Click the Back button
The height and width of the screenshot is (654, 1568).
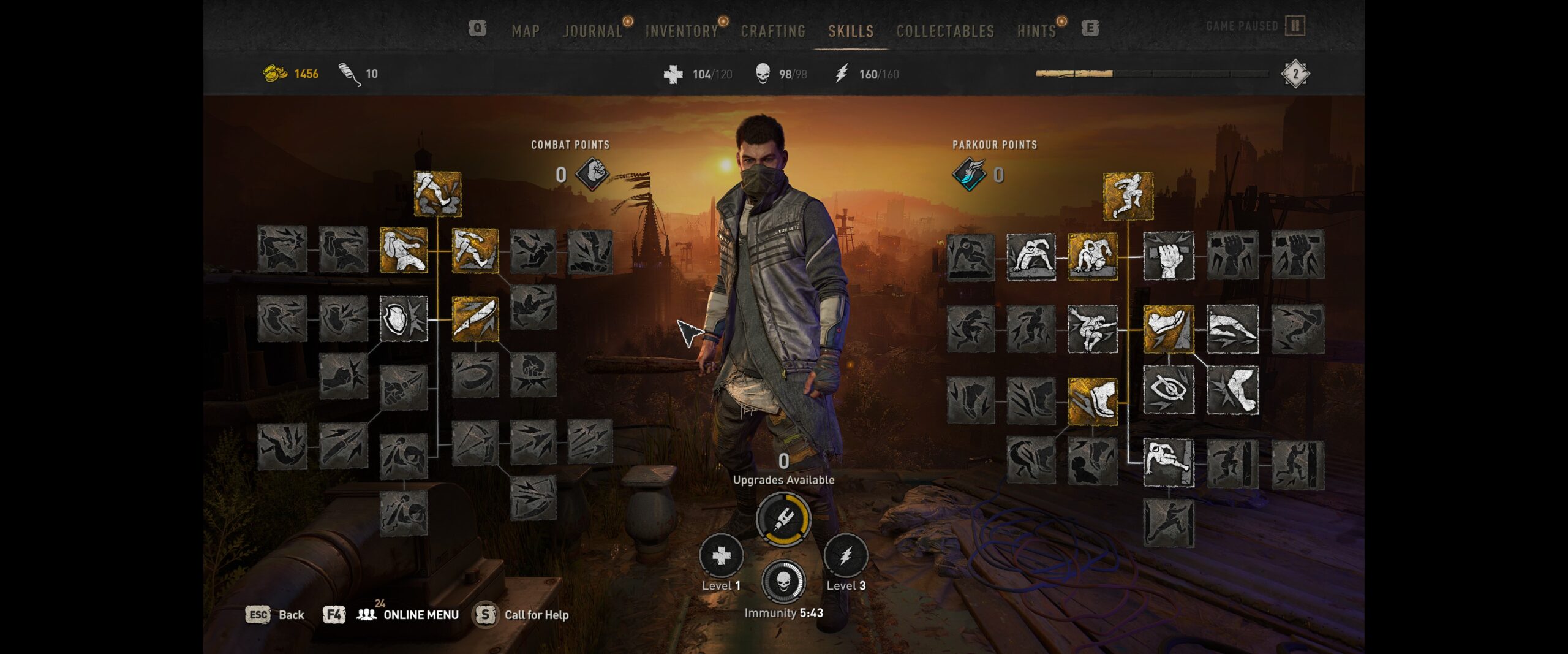[x=291, y=615]
